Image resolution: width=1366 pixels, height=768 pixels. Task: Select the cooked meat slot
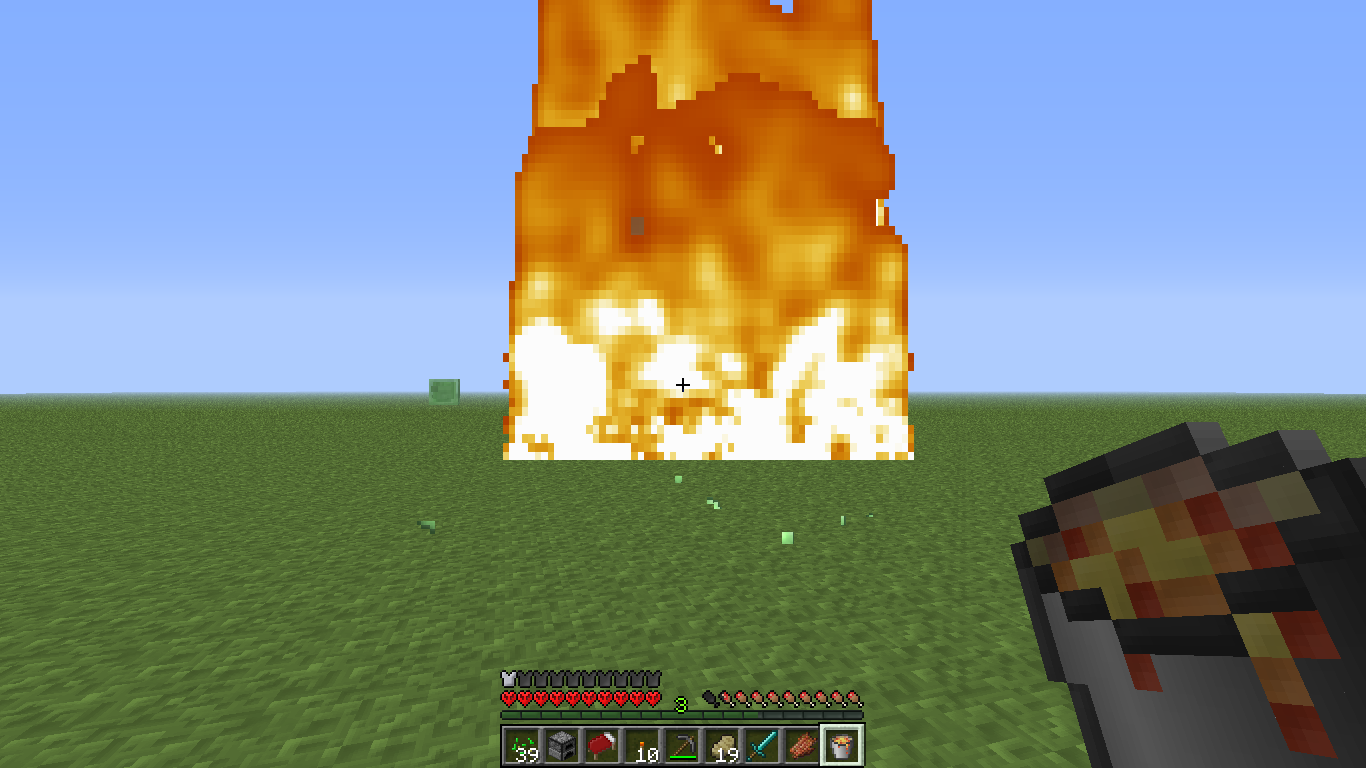coord(802,745)
